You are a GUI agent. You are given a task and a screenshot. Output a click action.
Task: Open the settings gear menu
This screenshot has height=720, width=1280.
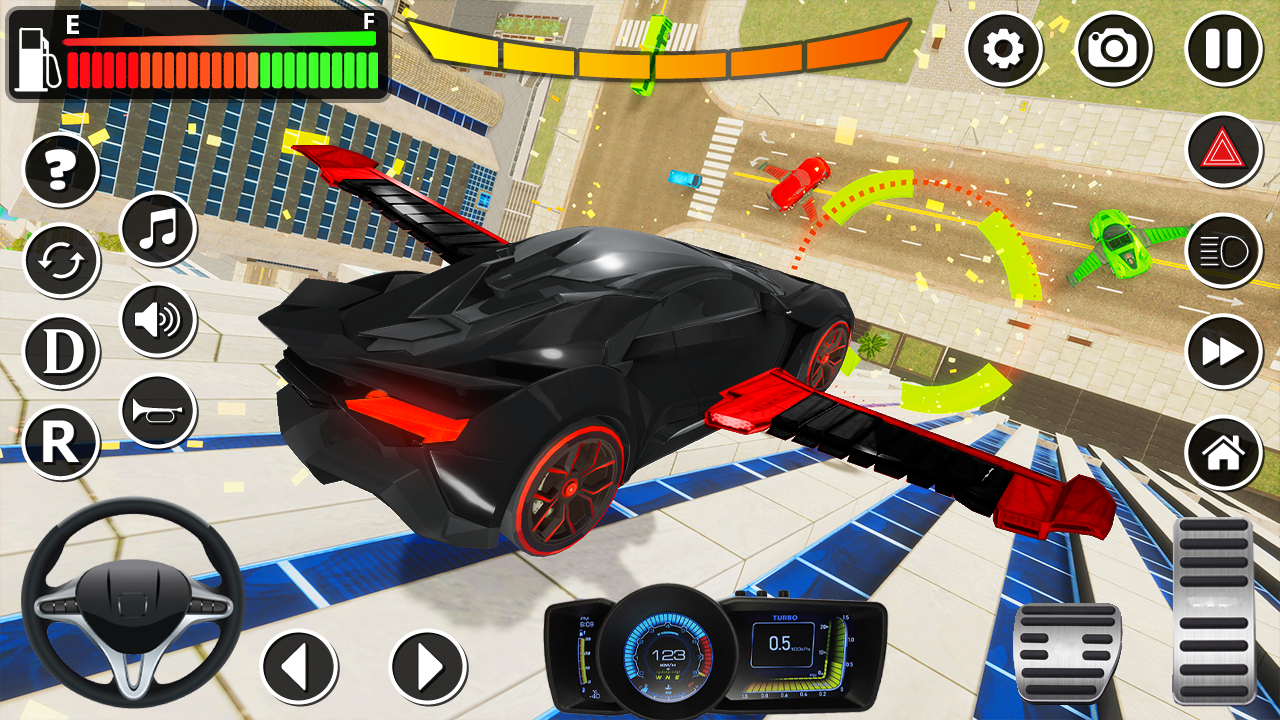[1003, 47]
